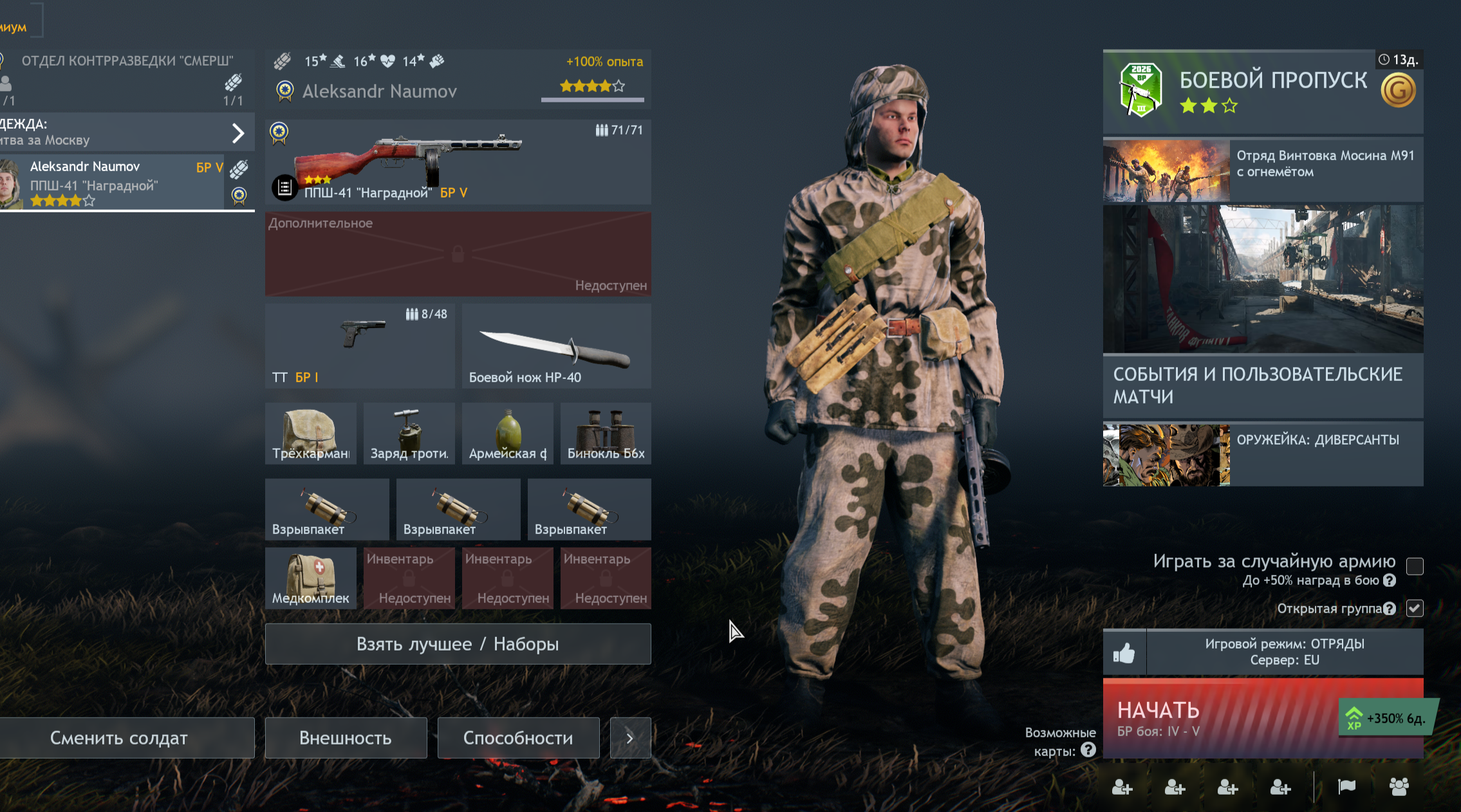Open the Внешность appearance menu

(x=346, y=737)
